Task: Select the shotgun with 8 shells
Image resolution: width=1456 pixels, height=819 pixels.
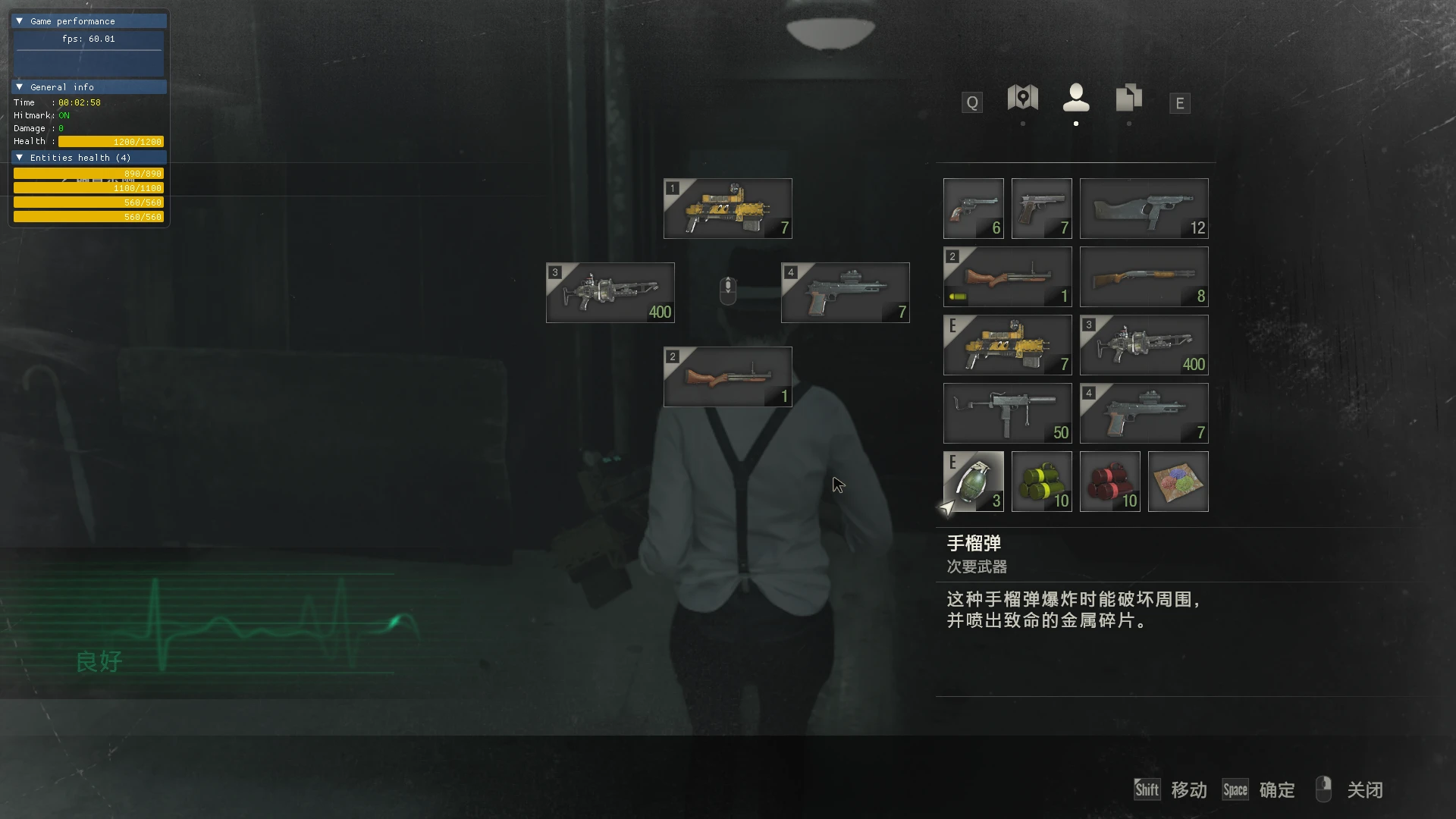Action: click(1144, 277)
